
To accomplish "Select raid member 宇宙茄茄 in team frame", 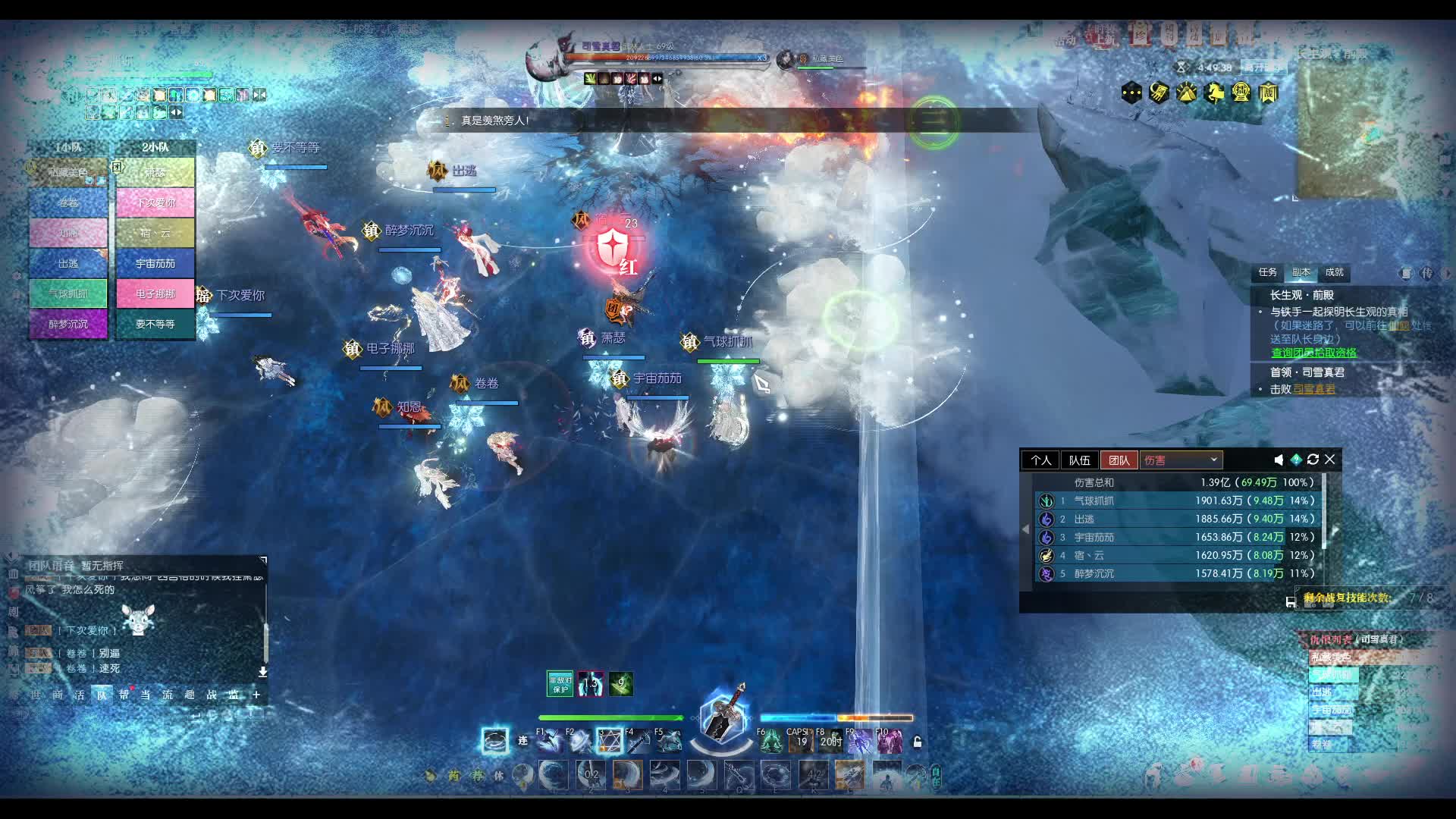I will (x=155, y=263).
